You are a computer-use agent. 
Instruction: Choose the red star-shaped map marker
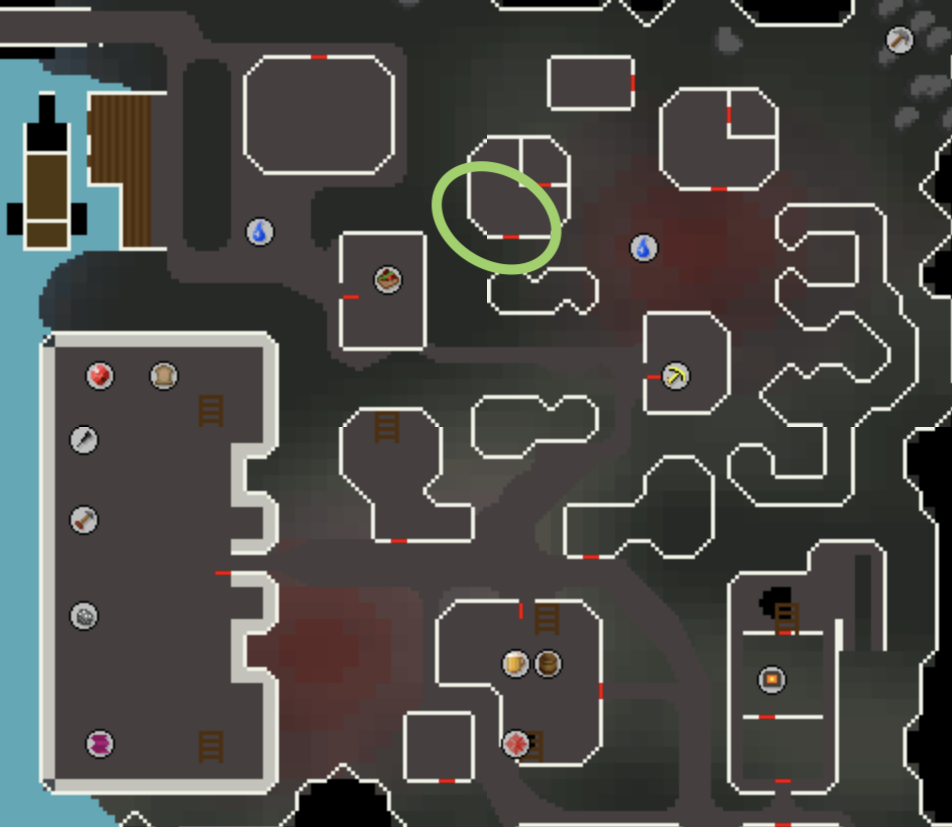click(515, 743)
